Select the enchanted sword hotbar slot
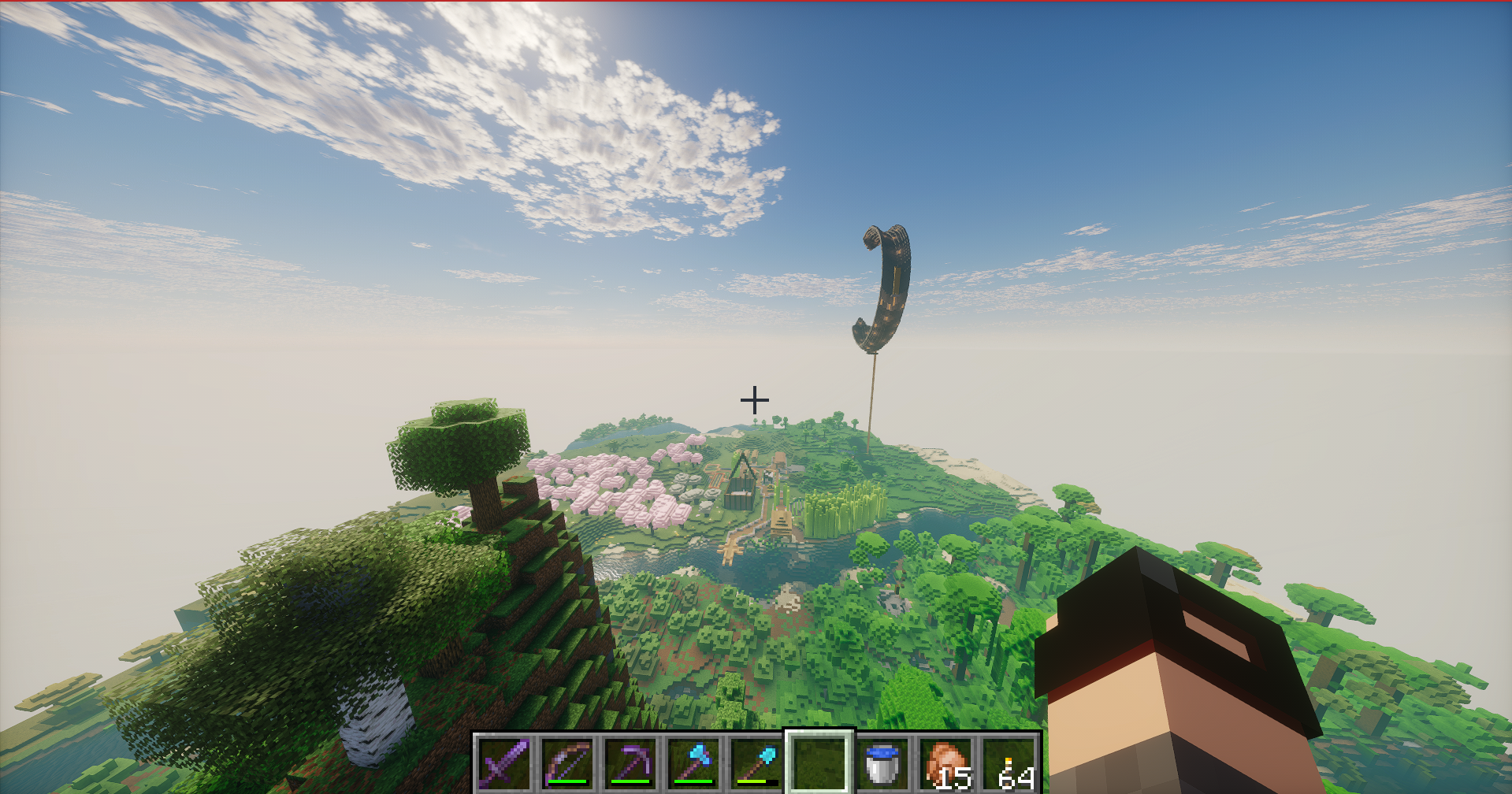1512x794 pixels. pyautogui.click(x=504, y=762)
